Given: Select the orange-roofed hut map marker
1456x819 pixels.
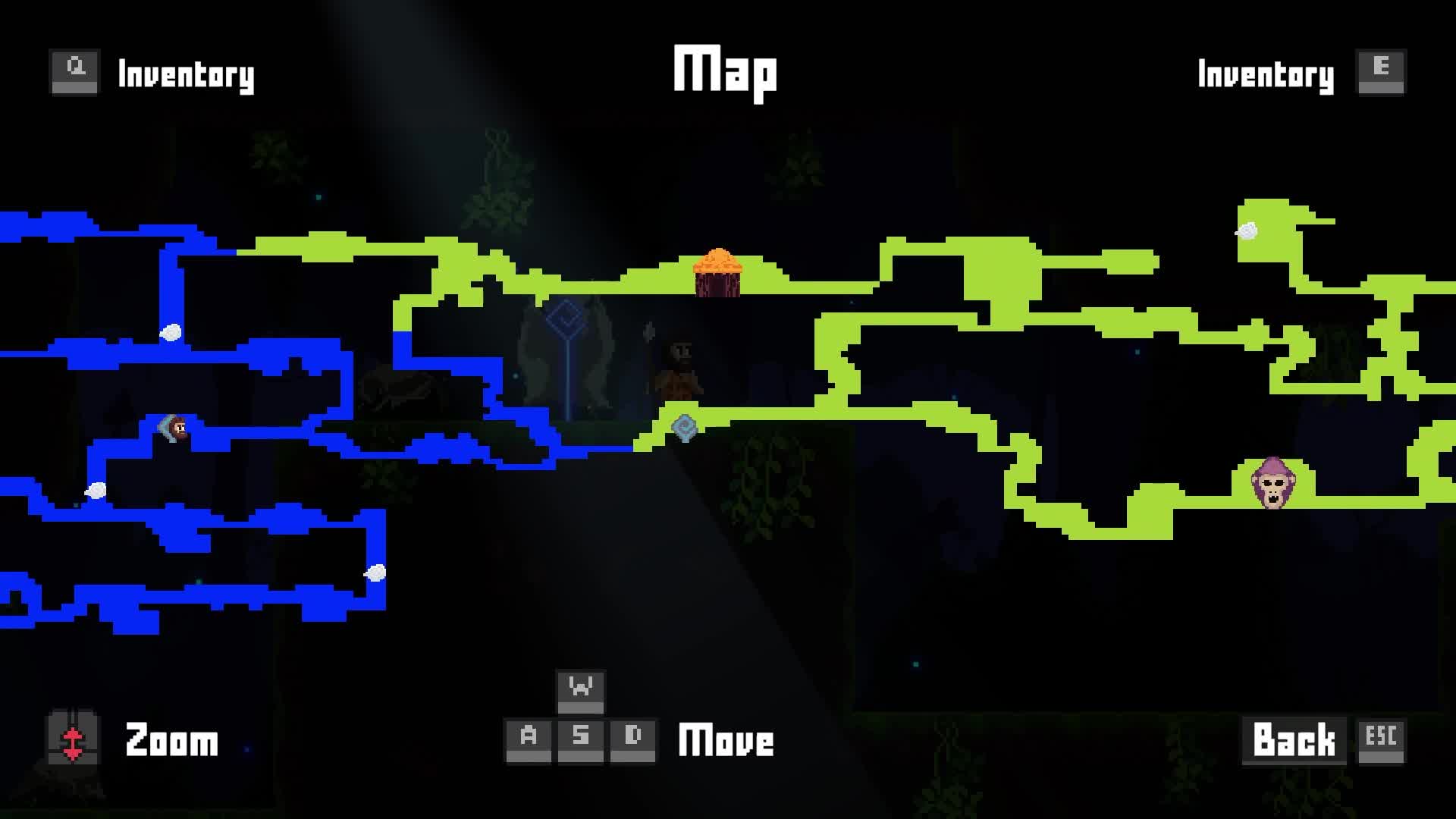Looking at the screenshot, I should [717, 273].
